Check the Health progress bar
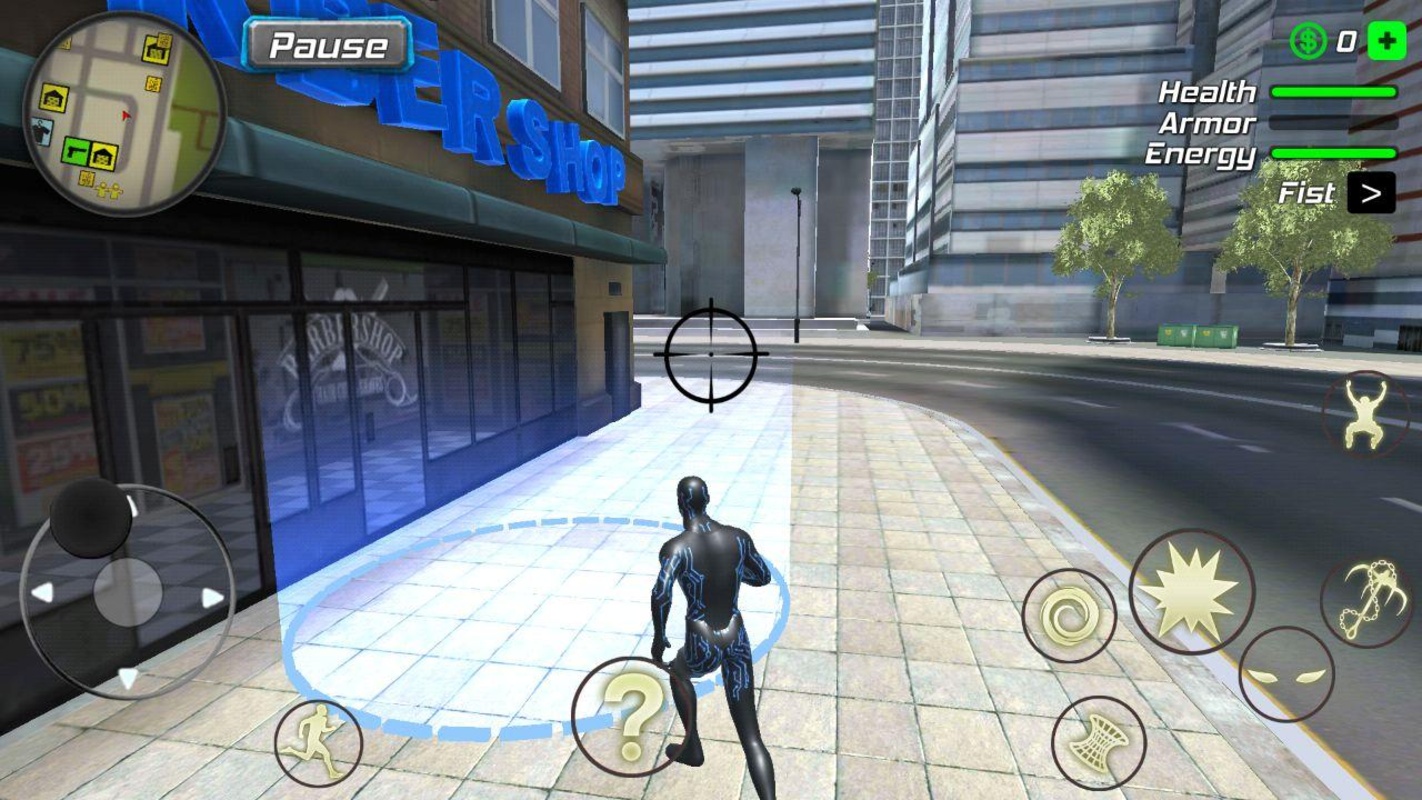Screen dimensions: 1422x800 (1335, 92)
